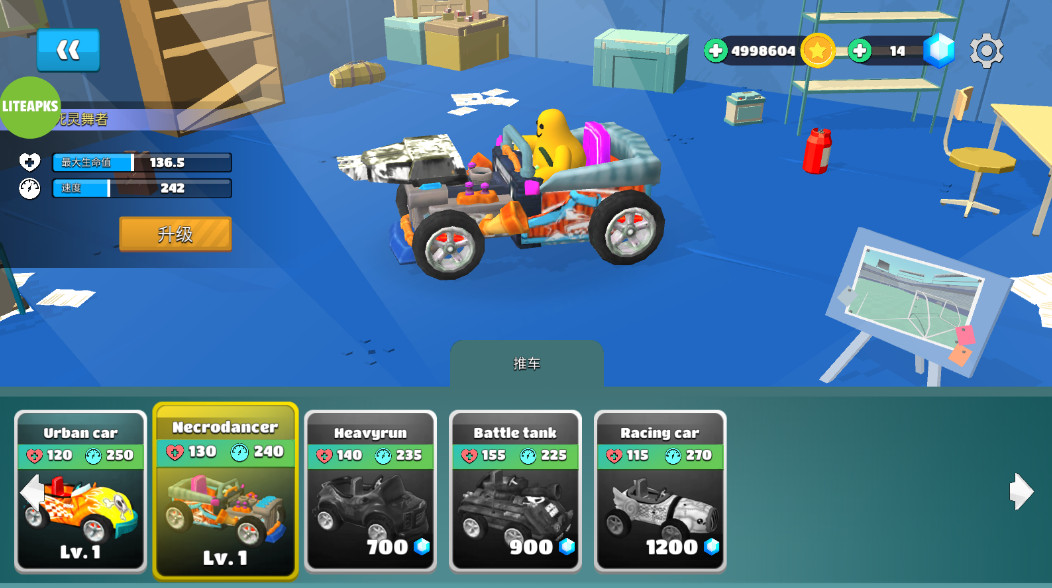Go back with the double-arrow button
Image resolution: width=1052 pixels, height=588 pixels.
click(x=68, y=50)
